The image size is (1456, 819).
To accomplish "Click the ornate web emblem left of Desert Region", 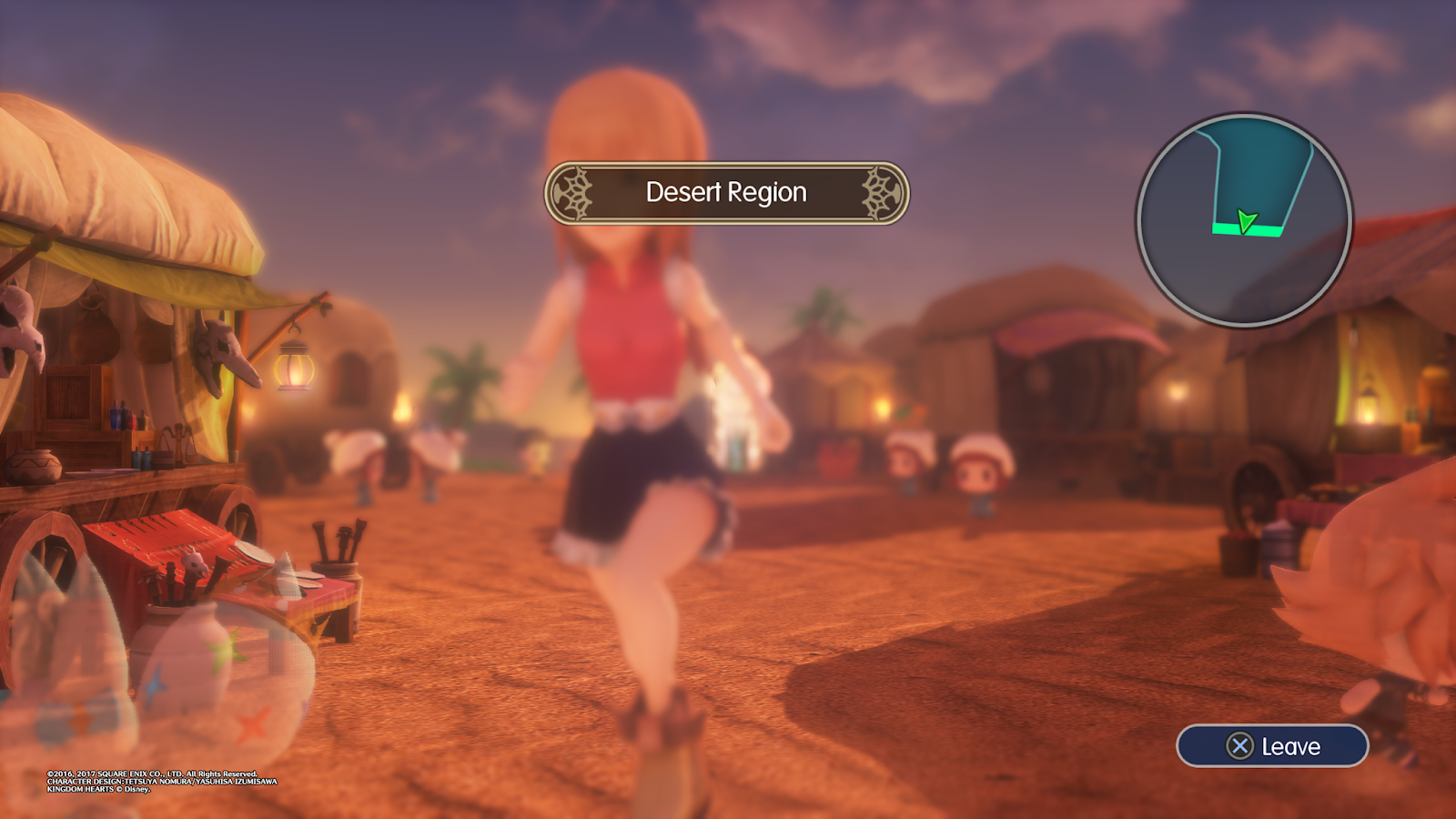I will tap(576, 193).
